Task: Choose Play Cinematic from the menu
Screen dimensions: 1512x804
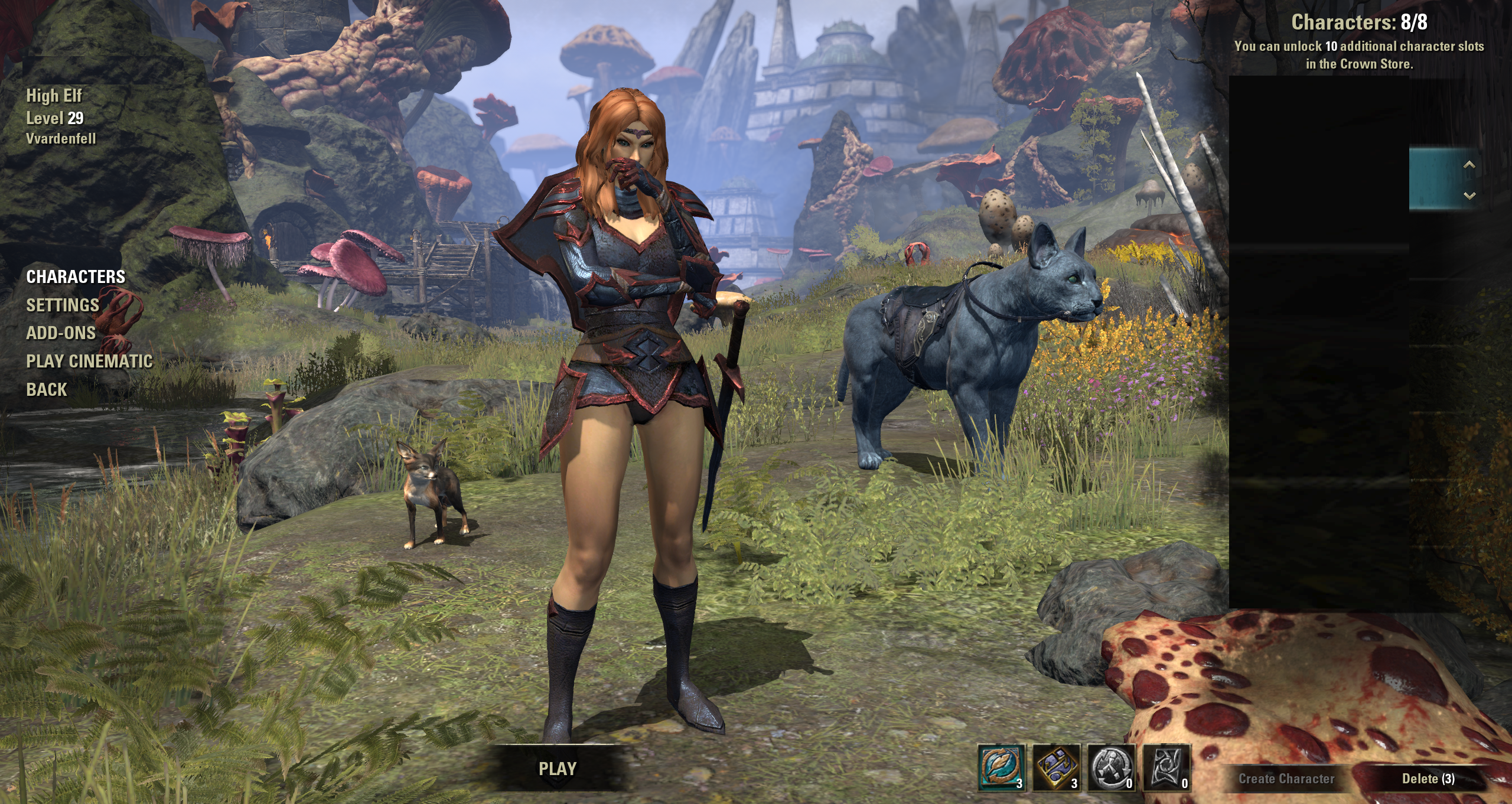Action: (x=89, y=361)
